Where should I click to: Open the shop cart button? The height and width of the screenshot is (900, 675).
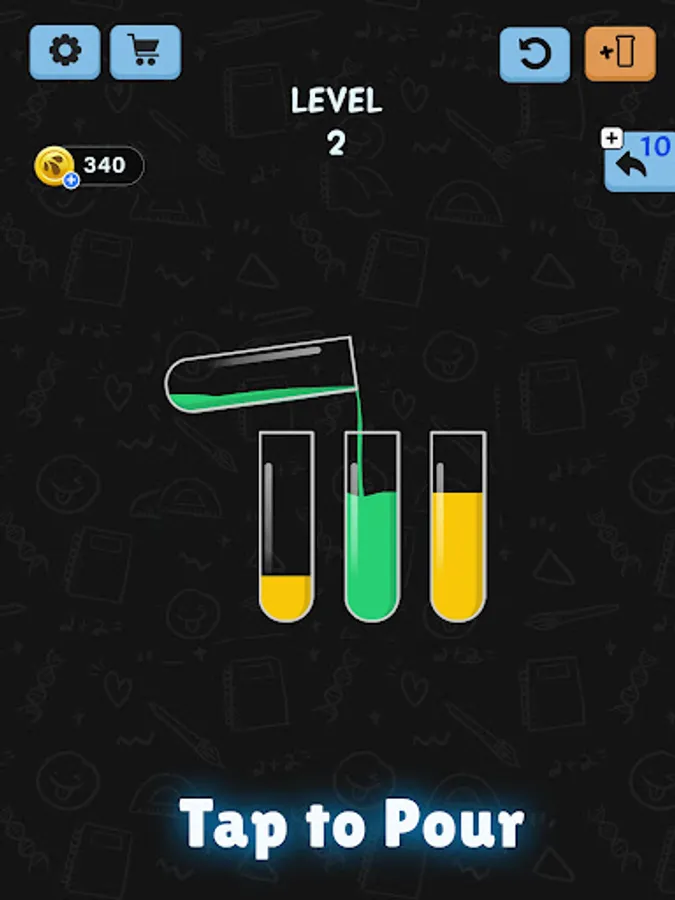pos(145,52)
